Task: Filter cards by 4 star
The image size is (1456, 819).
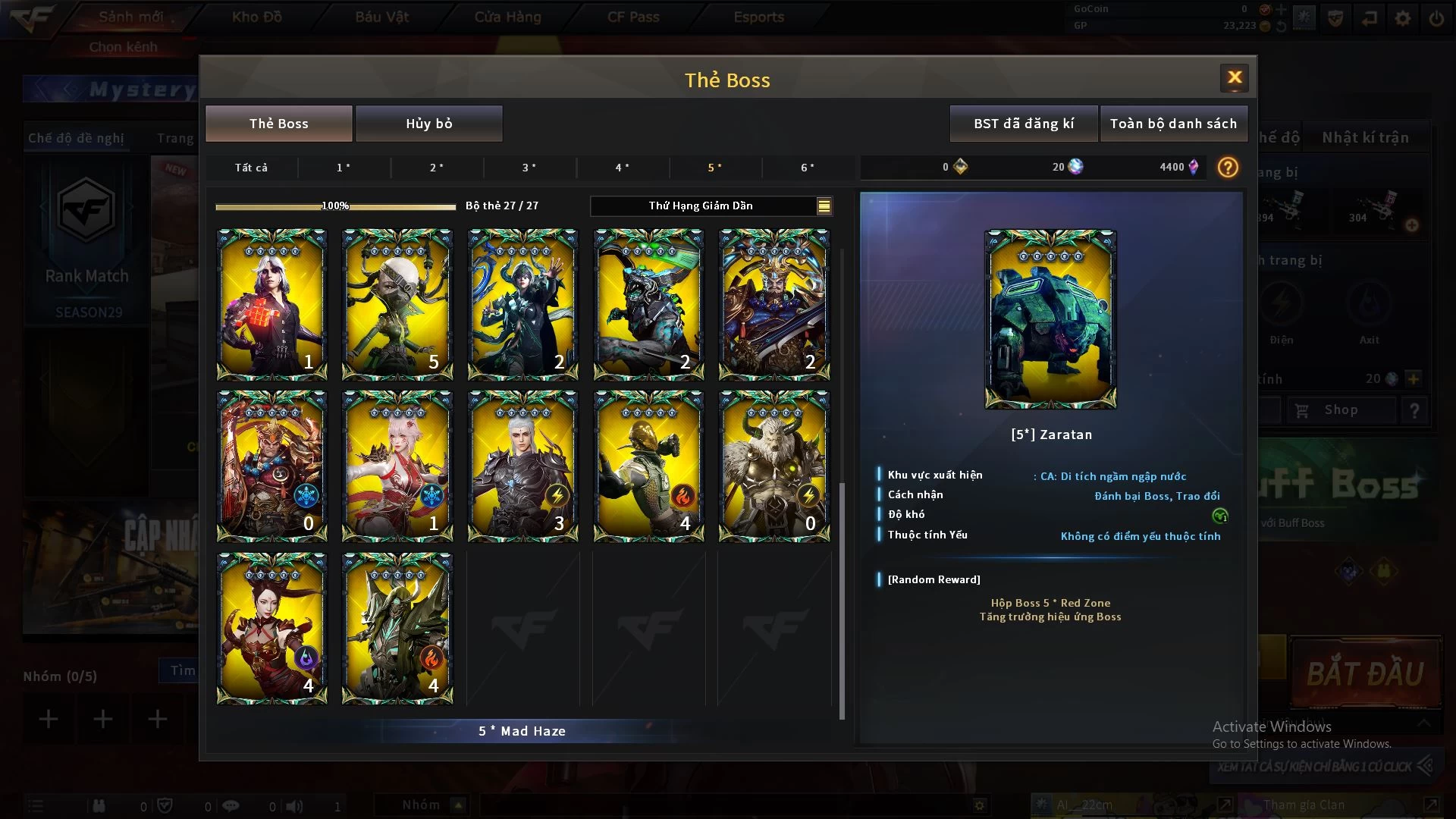Action: pos(622,168)
